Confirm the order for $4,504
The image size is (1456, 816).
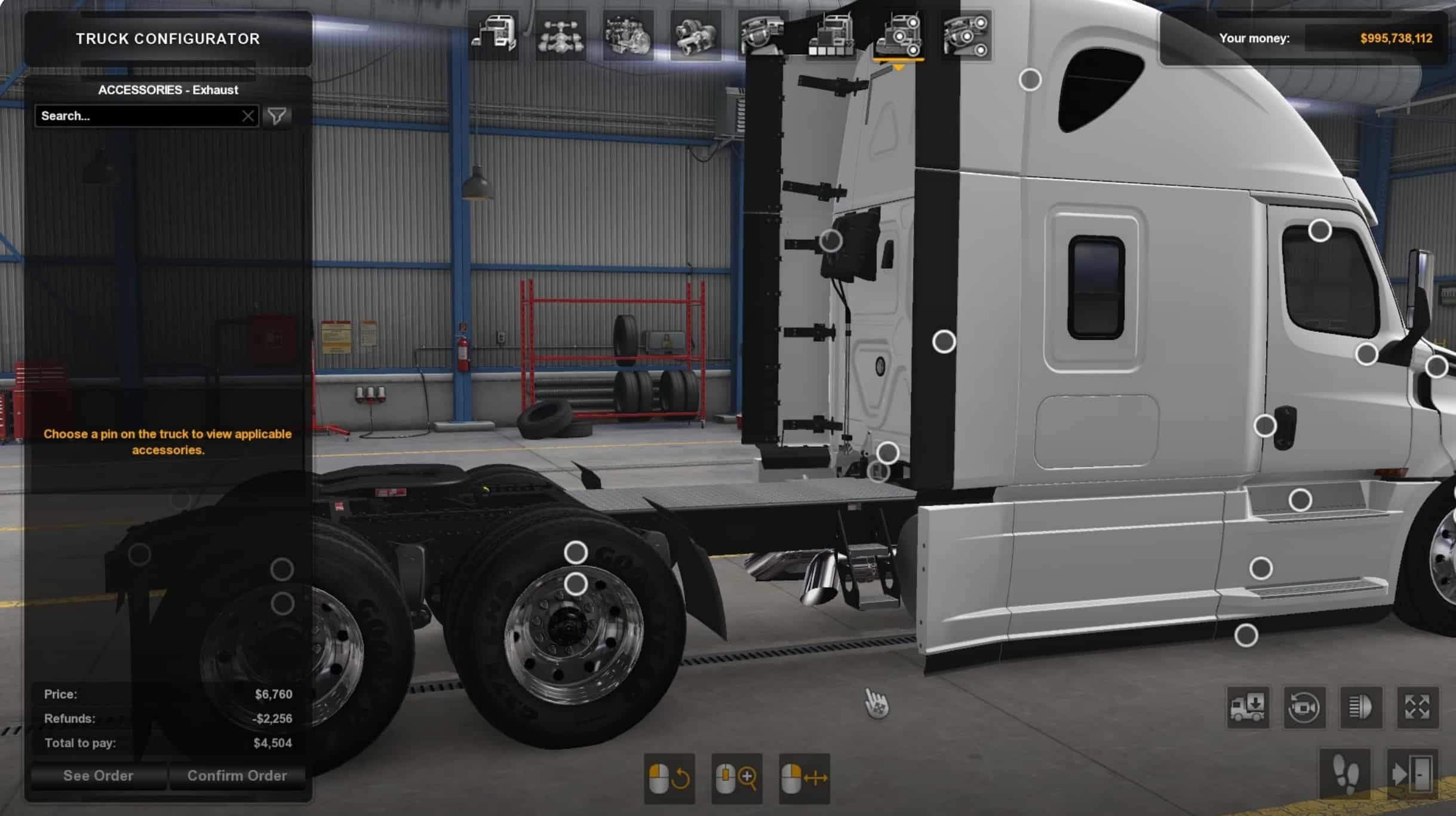237,775
